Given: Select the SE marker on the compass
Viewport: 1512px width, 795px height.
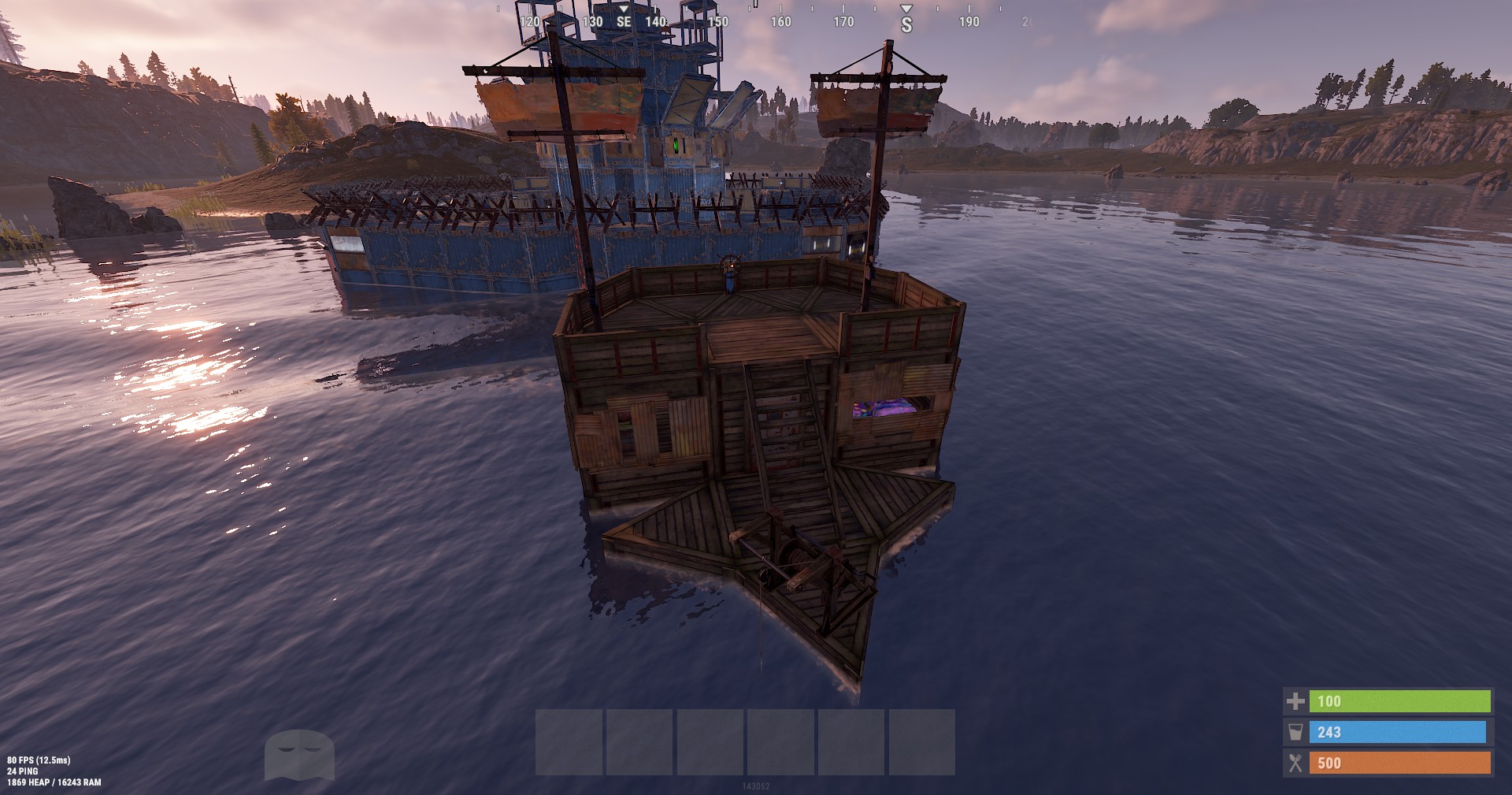Looking at the screenshot, I should (x=622, y=22).
